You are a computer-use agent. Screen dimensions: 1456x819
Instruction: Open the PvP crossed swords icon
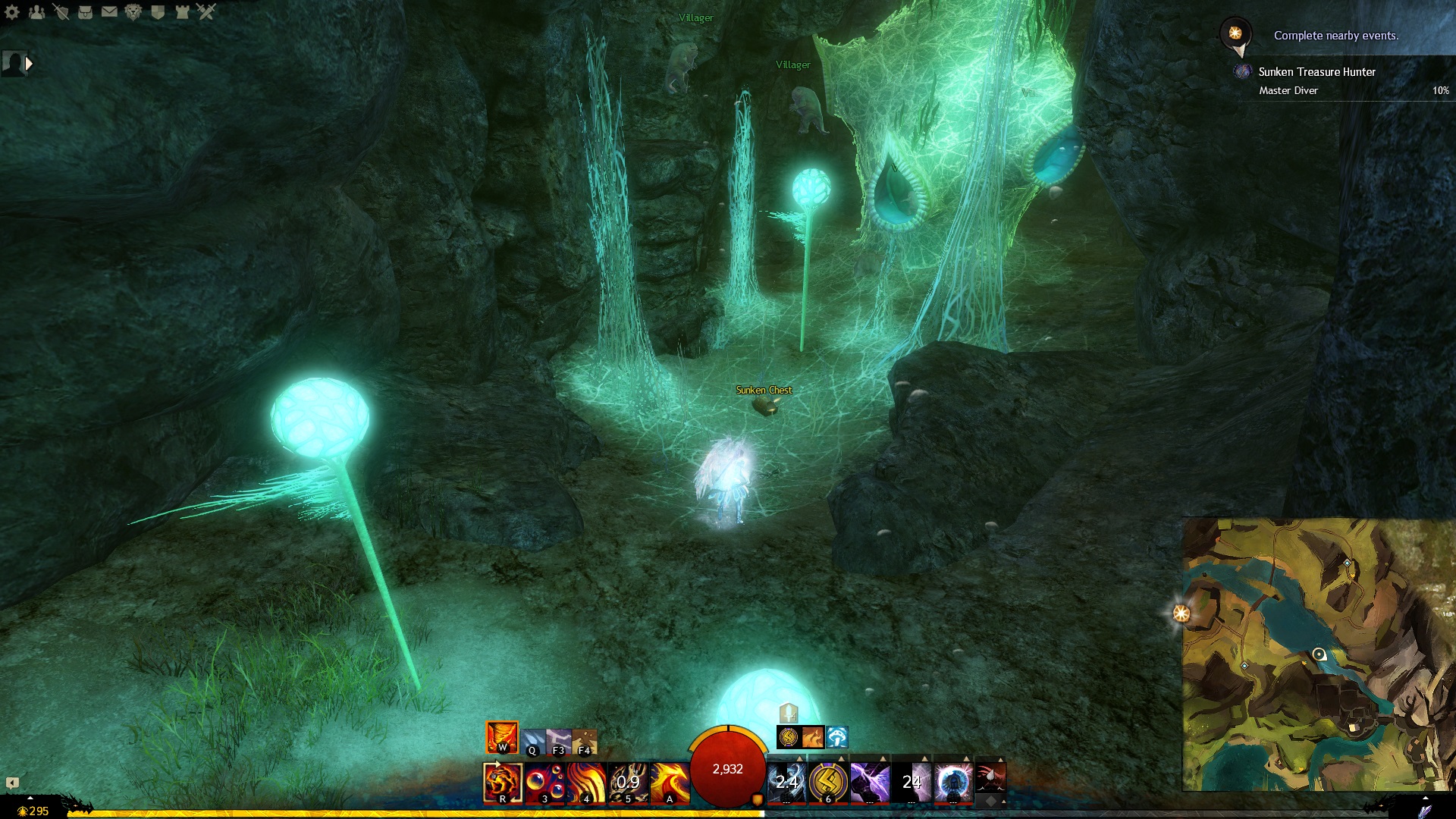[x=206, y=12]
